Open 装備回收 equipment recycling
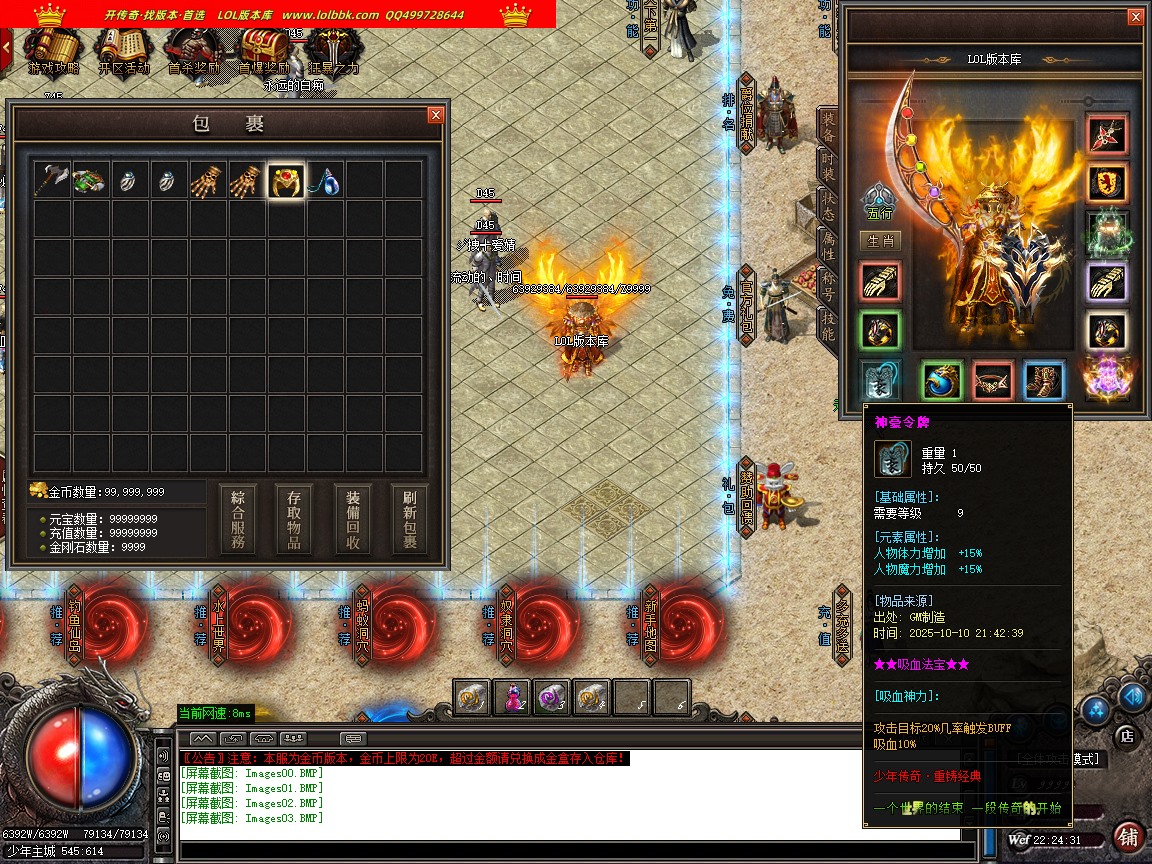Screen dimensions: 1152x864 353,520
